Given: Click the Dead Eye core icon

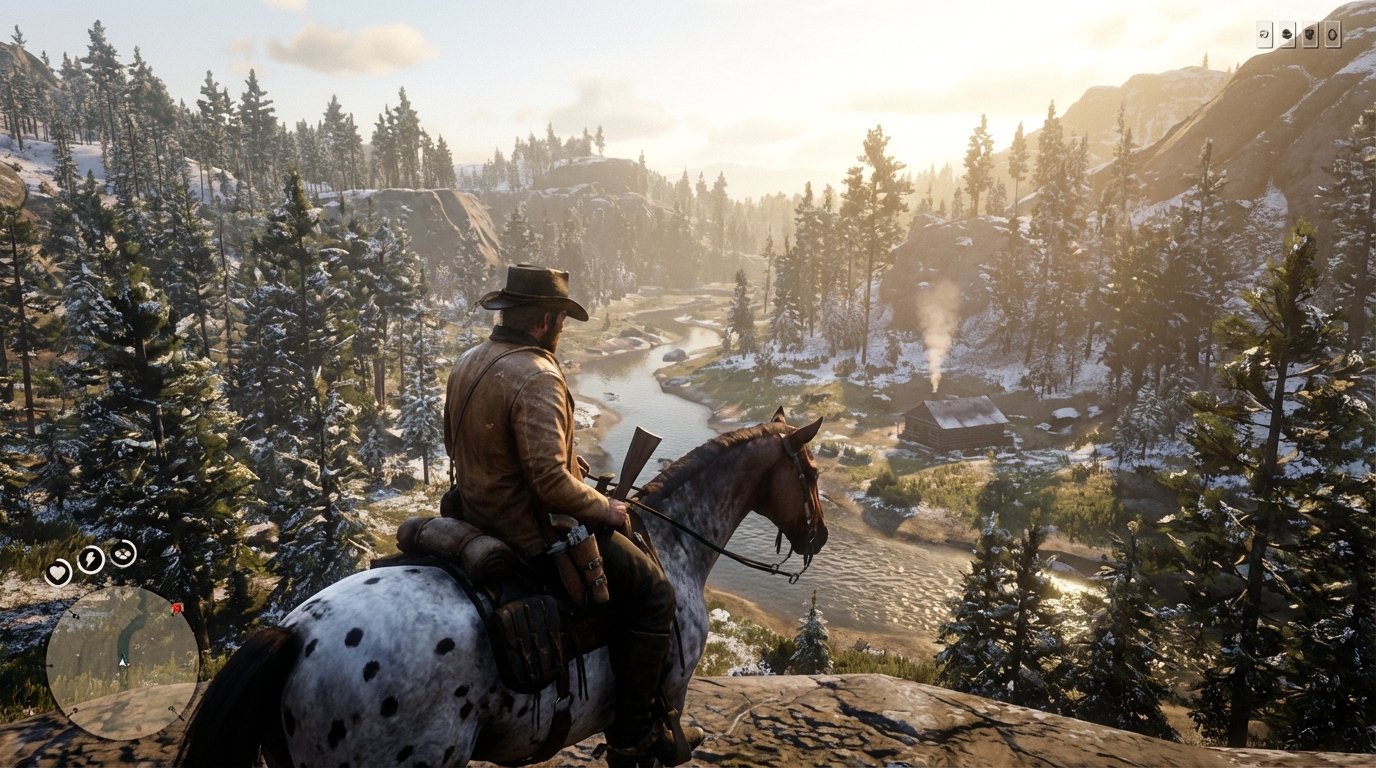Looking at the screenshot, I should (x=122, y=553).
